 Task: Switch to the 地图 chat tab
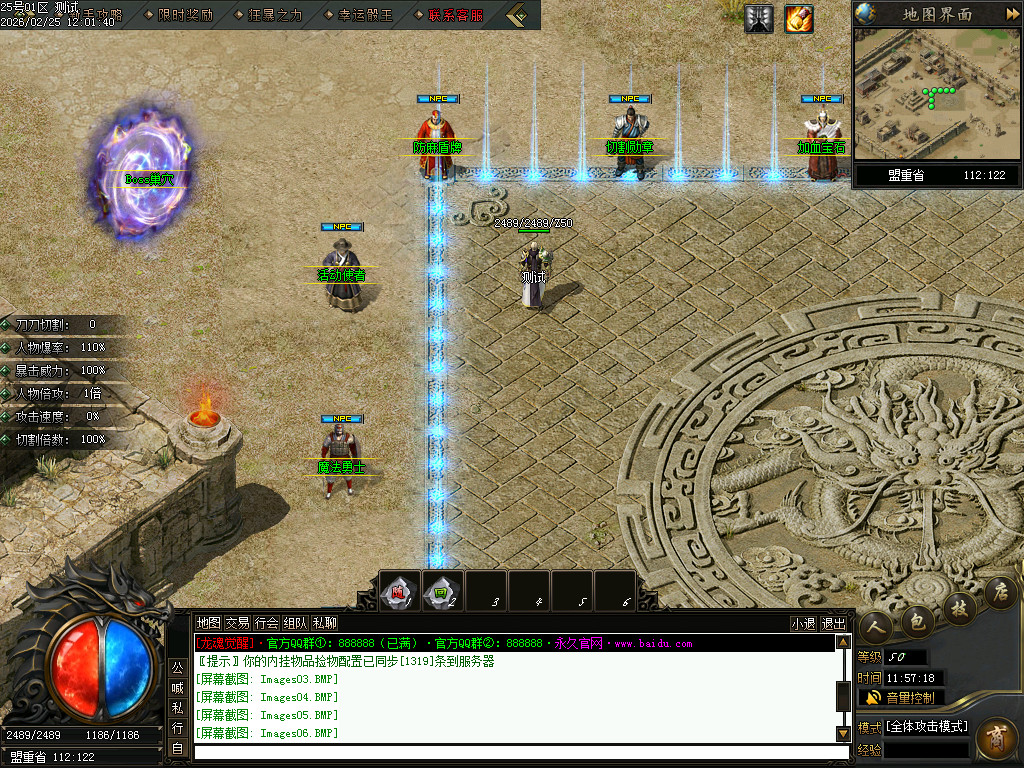[x=208, y=623]
